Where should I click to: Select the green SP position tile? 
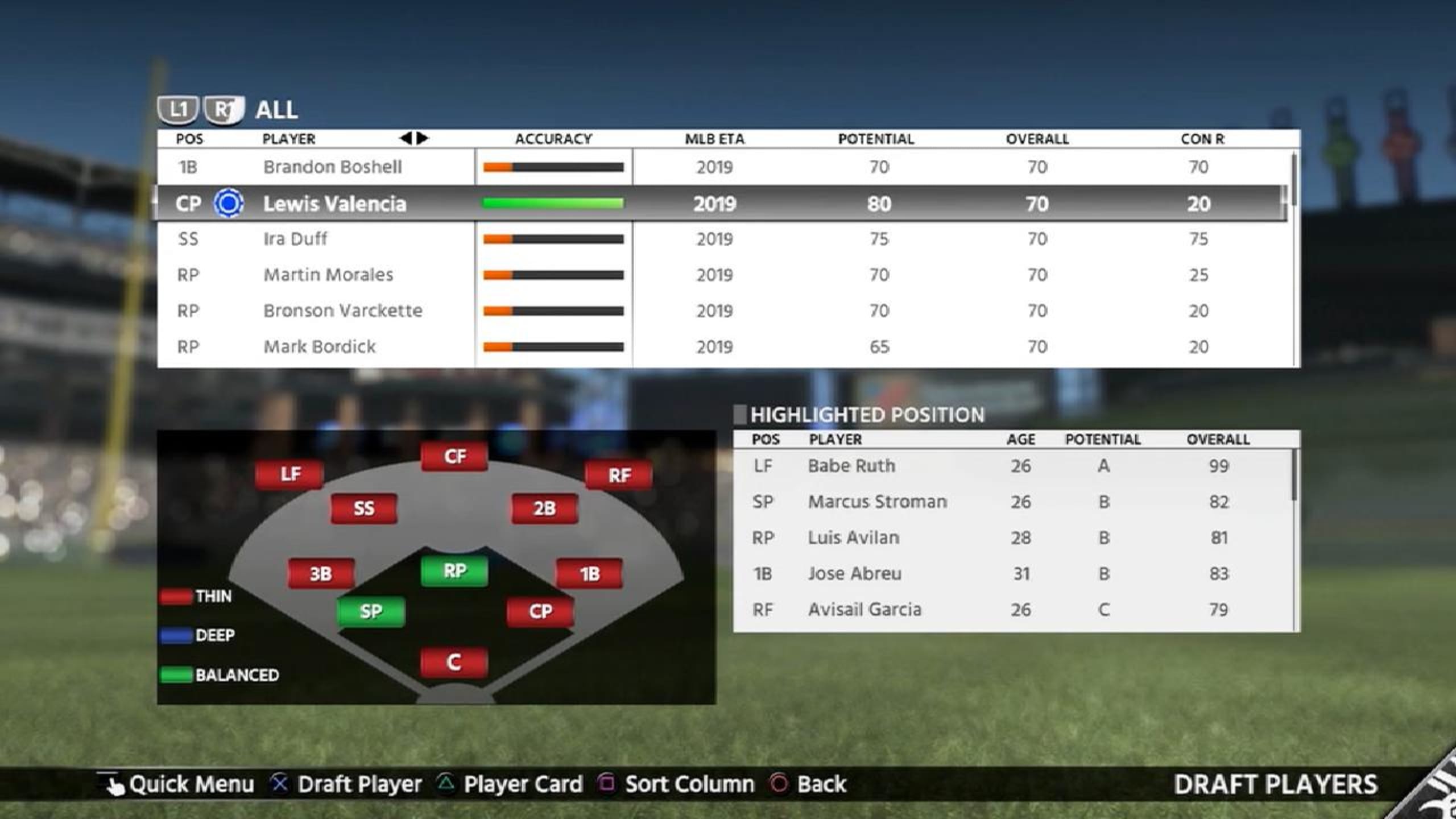tap(371, 611)
